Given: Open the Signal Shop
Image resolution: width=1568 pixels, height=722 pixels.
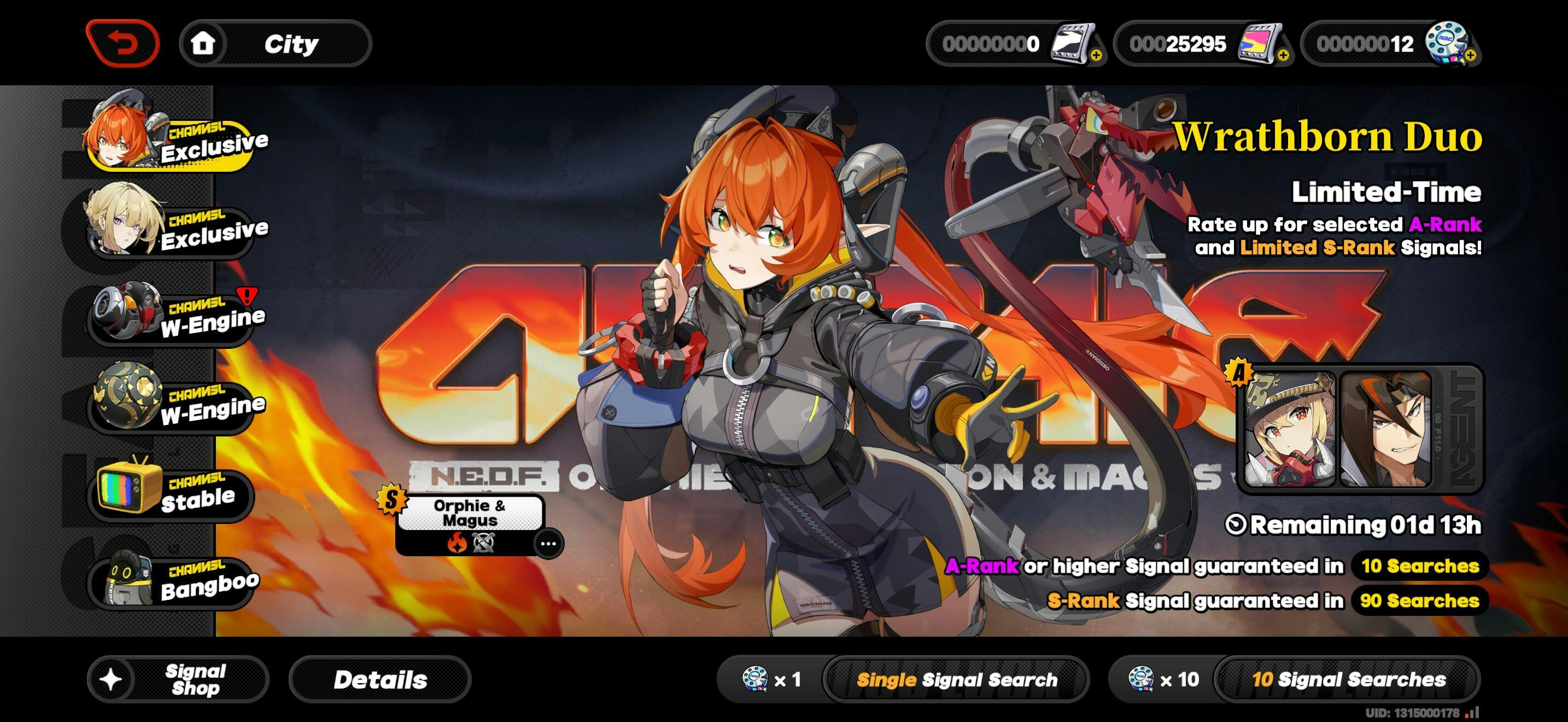Looking at the screenshot, I should [178, 679].
